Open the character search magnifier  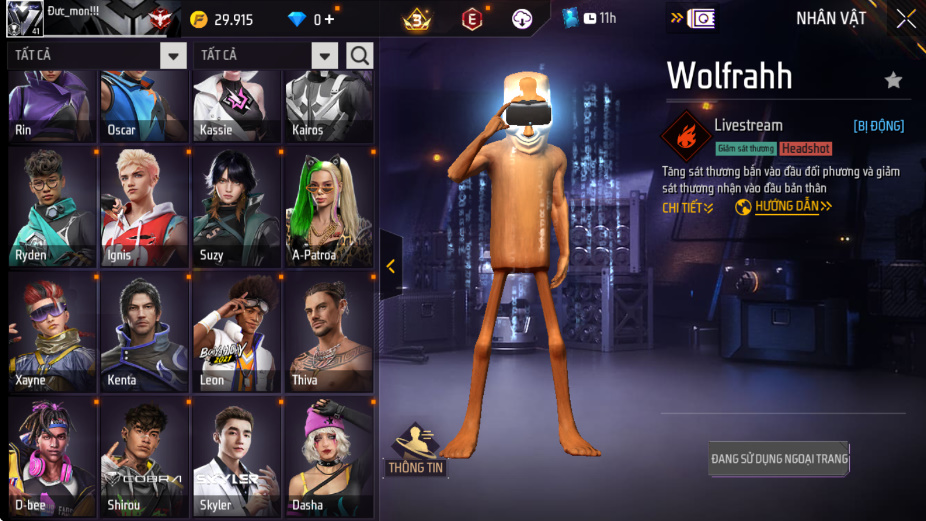pos(360,55)
